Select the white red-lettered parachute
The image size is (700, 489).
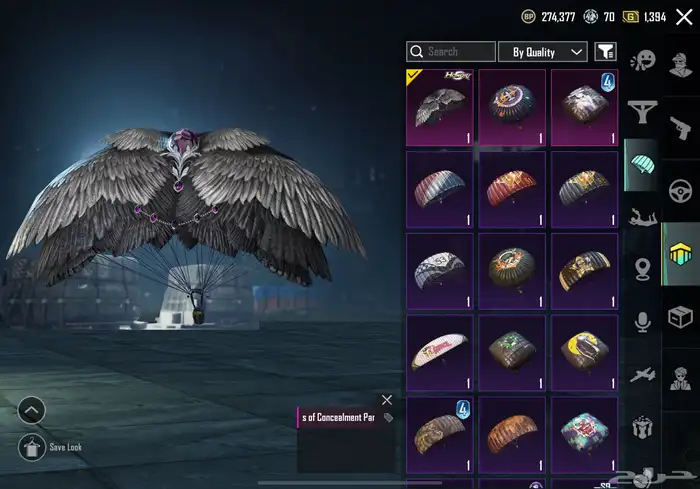click(x=440, y=352)
